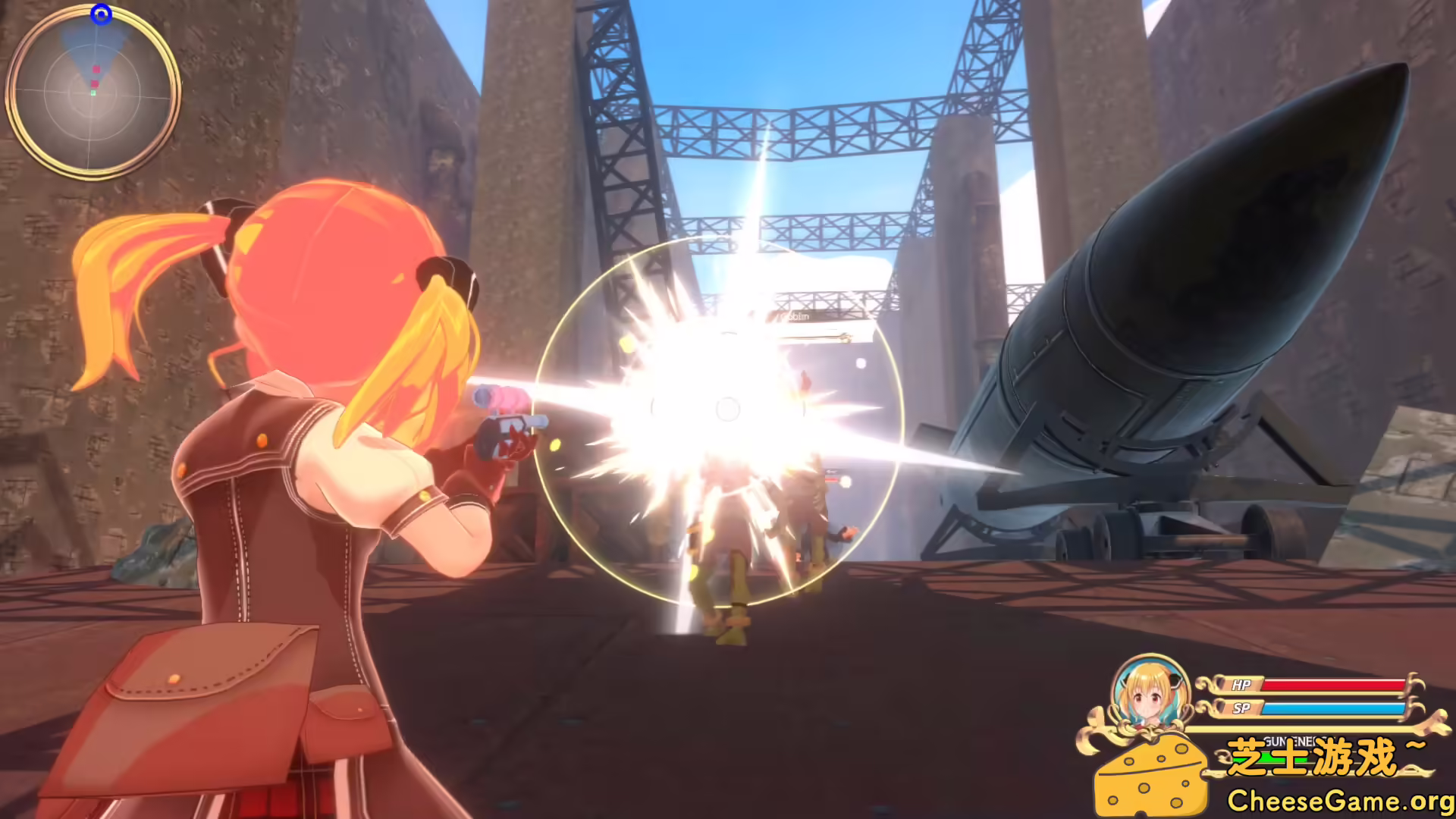The width and height of the screenshot is (1456, 819).
Task: Select the HP label in the status HUD
Action: (x=1241, y=684)
